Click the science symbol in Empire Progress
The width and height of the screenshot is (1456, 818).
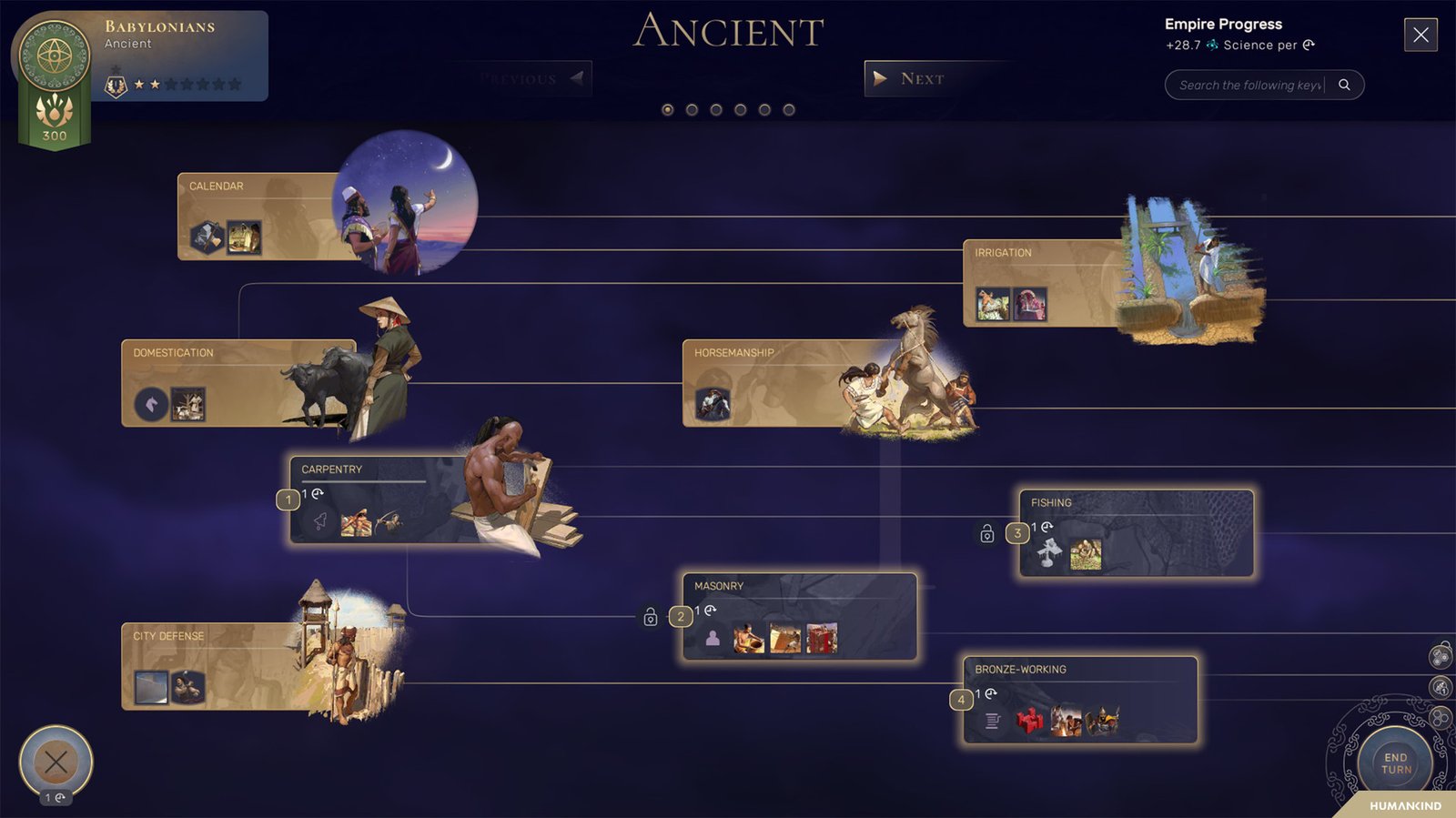[x=1210, y=45]
